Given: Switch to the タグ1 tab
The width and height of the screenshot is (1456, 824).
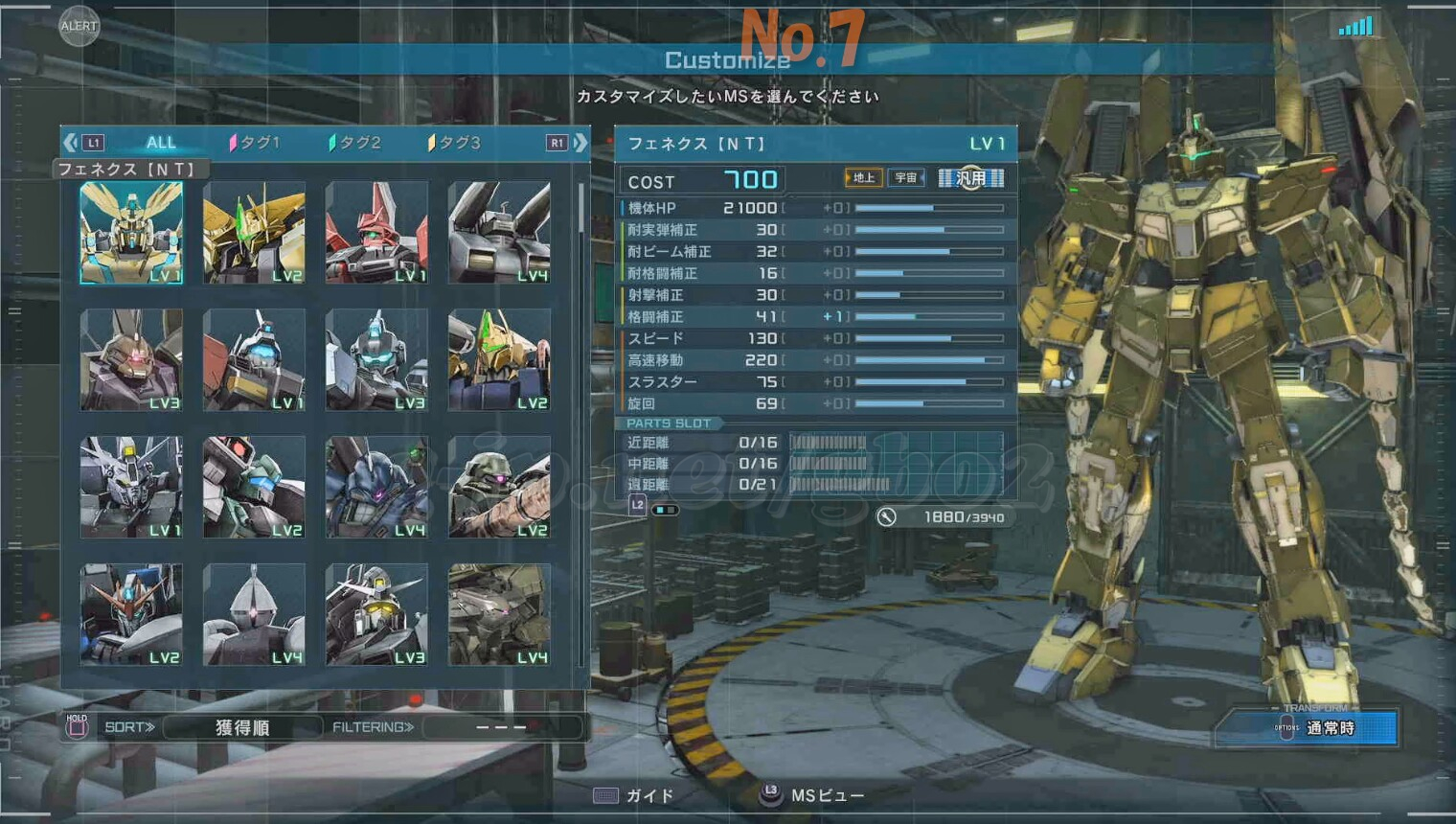Looking at the screenshot, I should pos(255,143).
